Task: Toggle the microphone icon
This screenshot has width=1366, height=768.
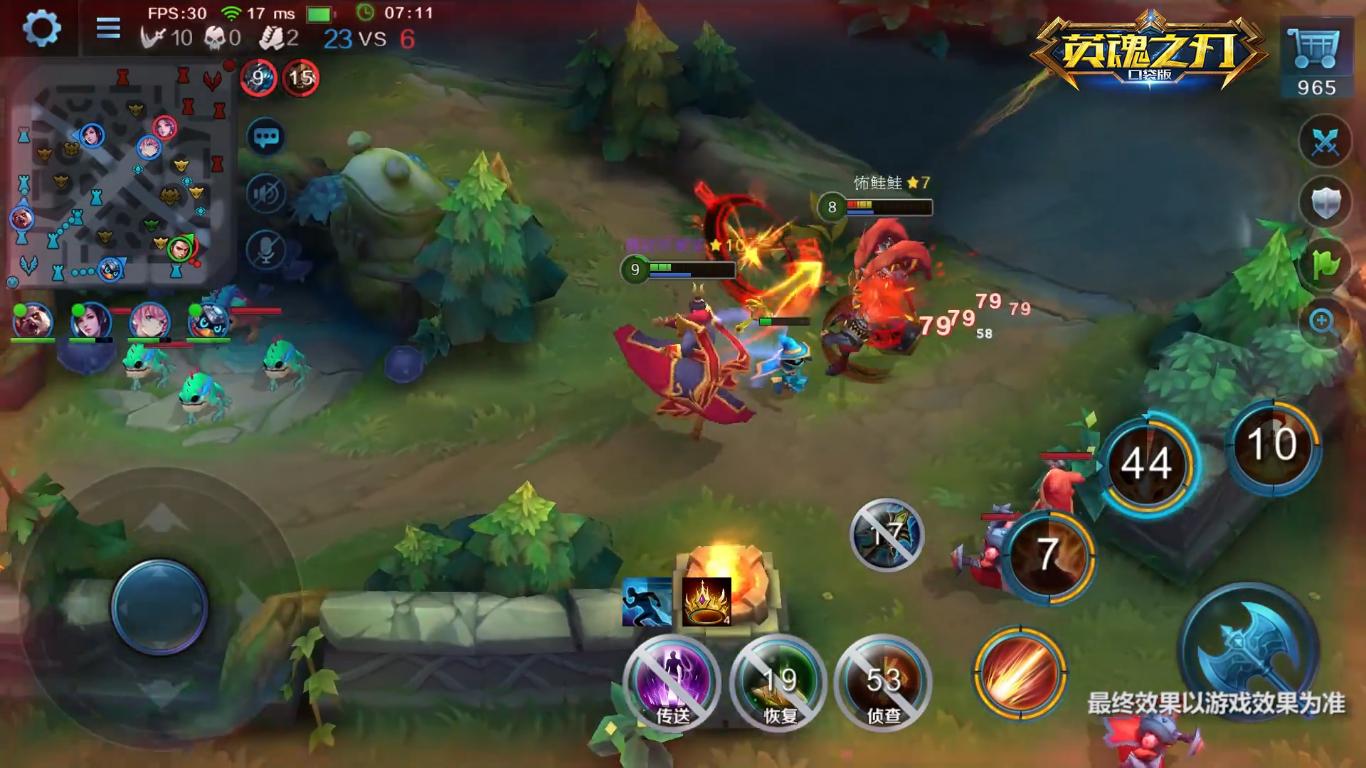Action: coord(266,250)
